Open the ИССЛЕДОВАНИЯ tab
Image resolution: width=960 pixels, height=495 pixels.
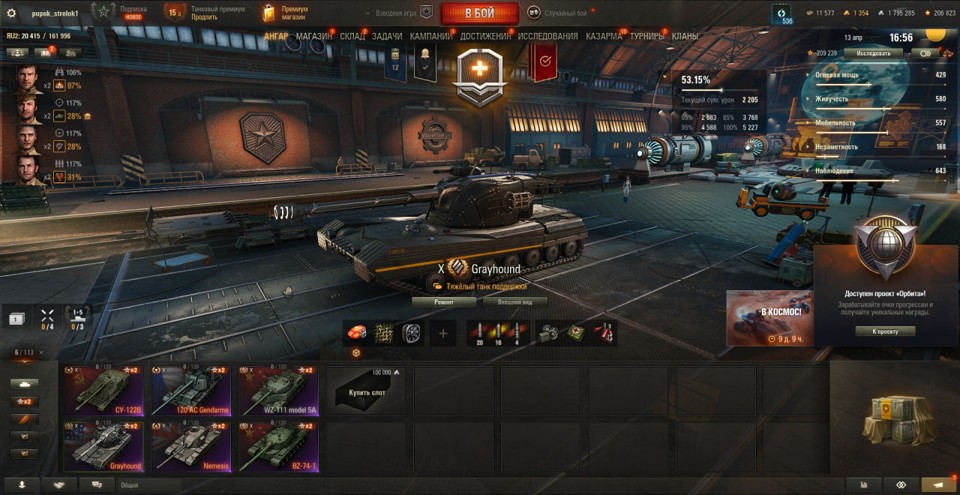[x=548, y=36]
